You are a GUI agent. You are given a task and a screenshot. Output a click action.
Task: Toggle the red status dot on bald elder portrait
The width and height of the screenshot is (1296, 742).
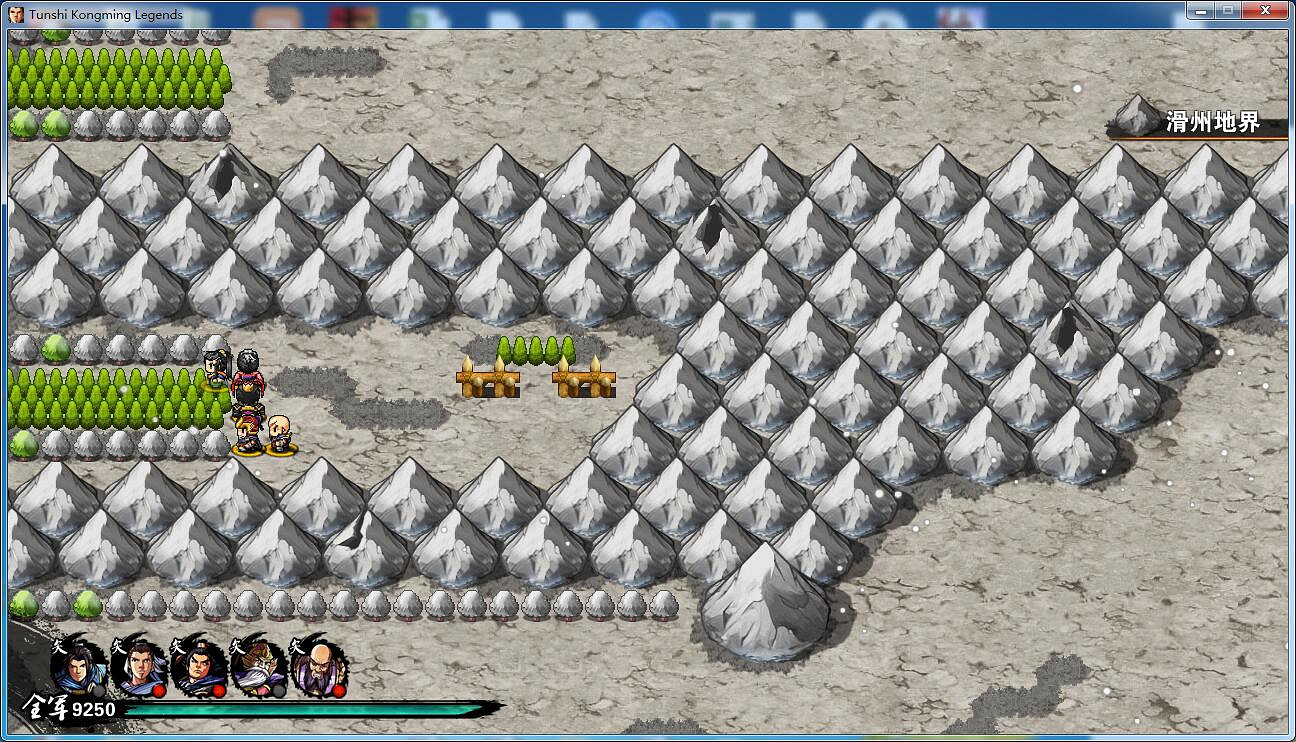pos(340,690)
